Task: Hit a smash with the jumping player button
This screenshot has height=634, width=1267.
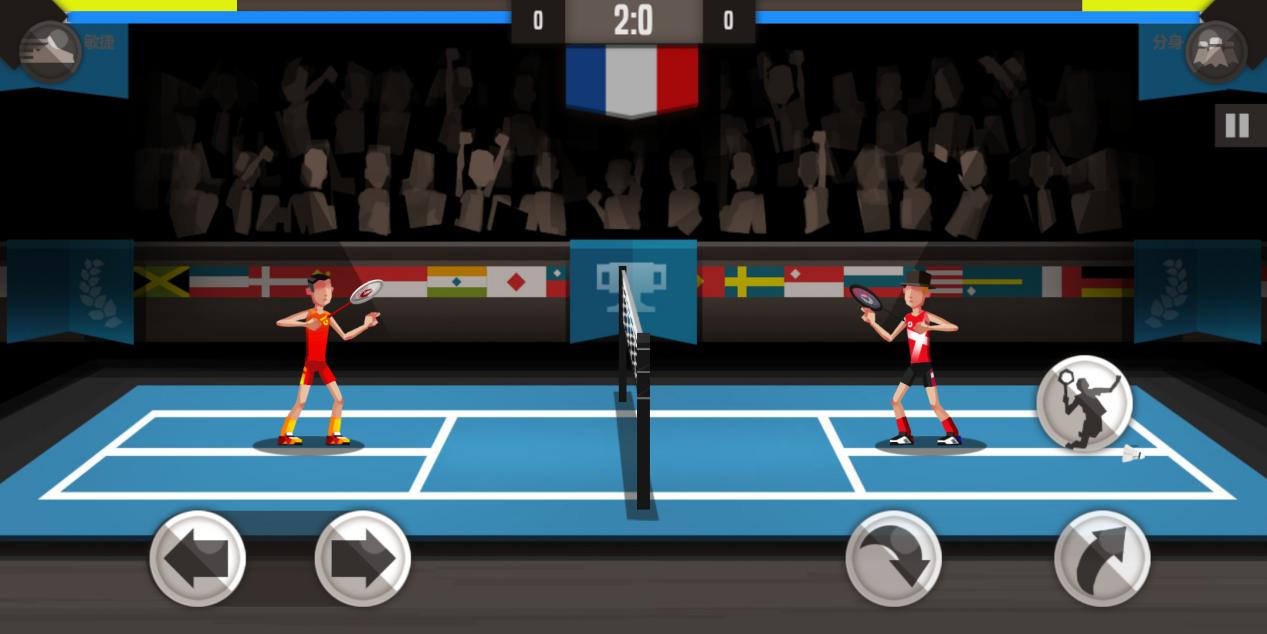Action: [1084, 403]
